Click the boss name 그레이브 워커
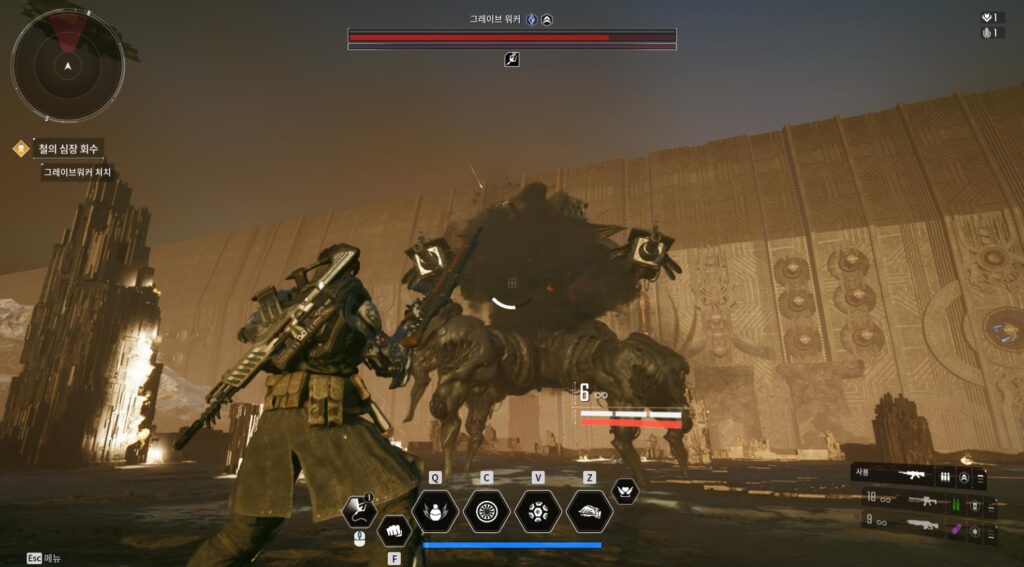This screenshot has width=1024, height=567. click(x=496, y=19)
